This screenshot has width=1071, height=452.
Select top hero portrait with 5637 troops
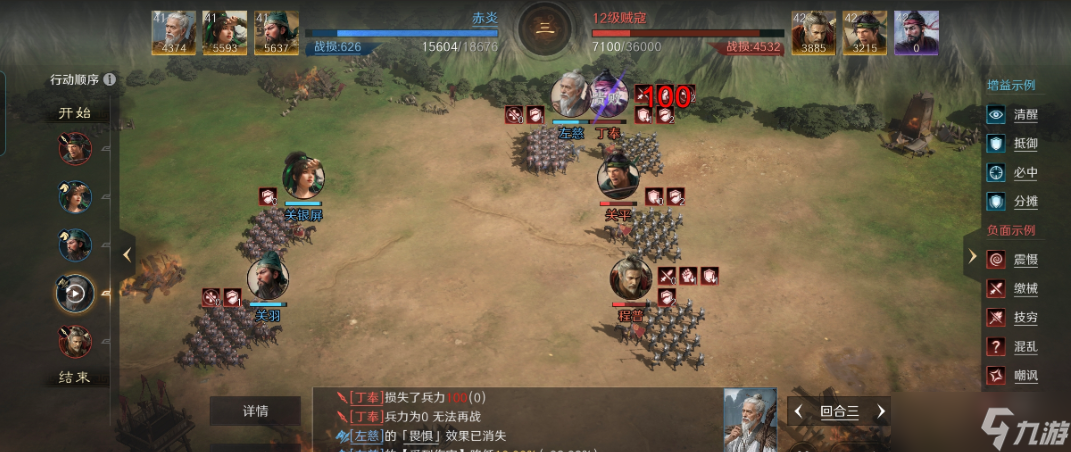coord(277,32)
